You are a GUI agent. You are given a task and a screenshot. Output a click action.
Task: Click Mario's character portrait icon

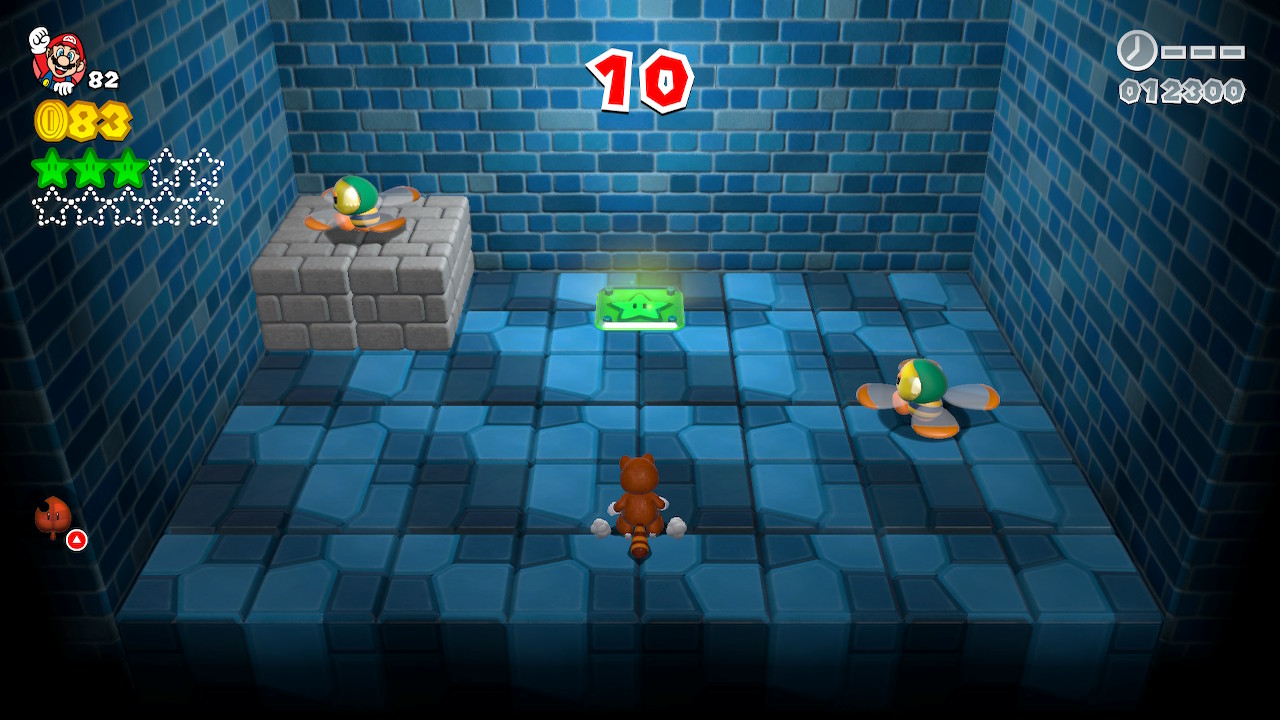[x=59, y=59]
